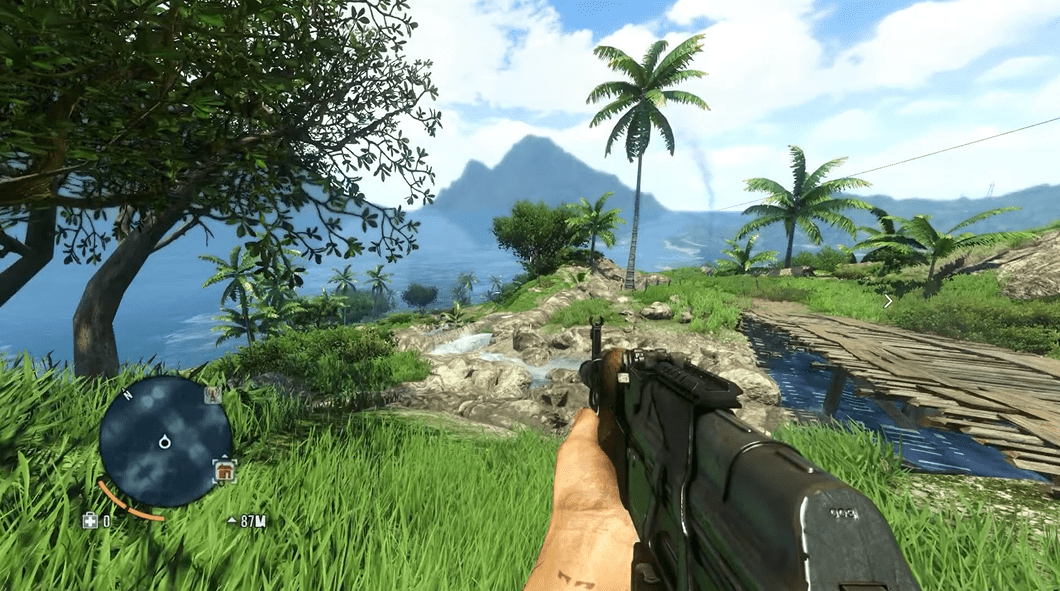1060x591 pixels.
Task: Click the orange house objective marker
Action: (225, 470)
